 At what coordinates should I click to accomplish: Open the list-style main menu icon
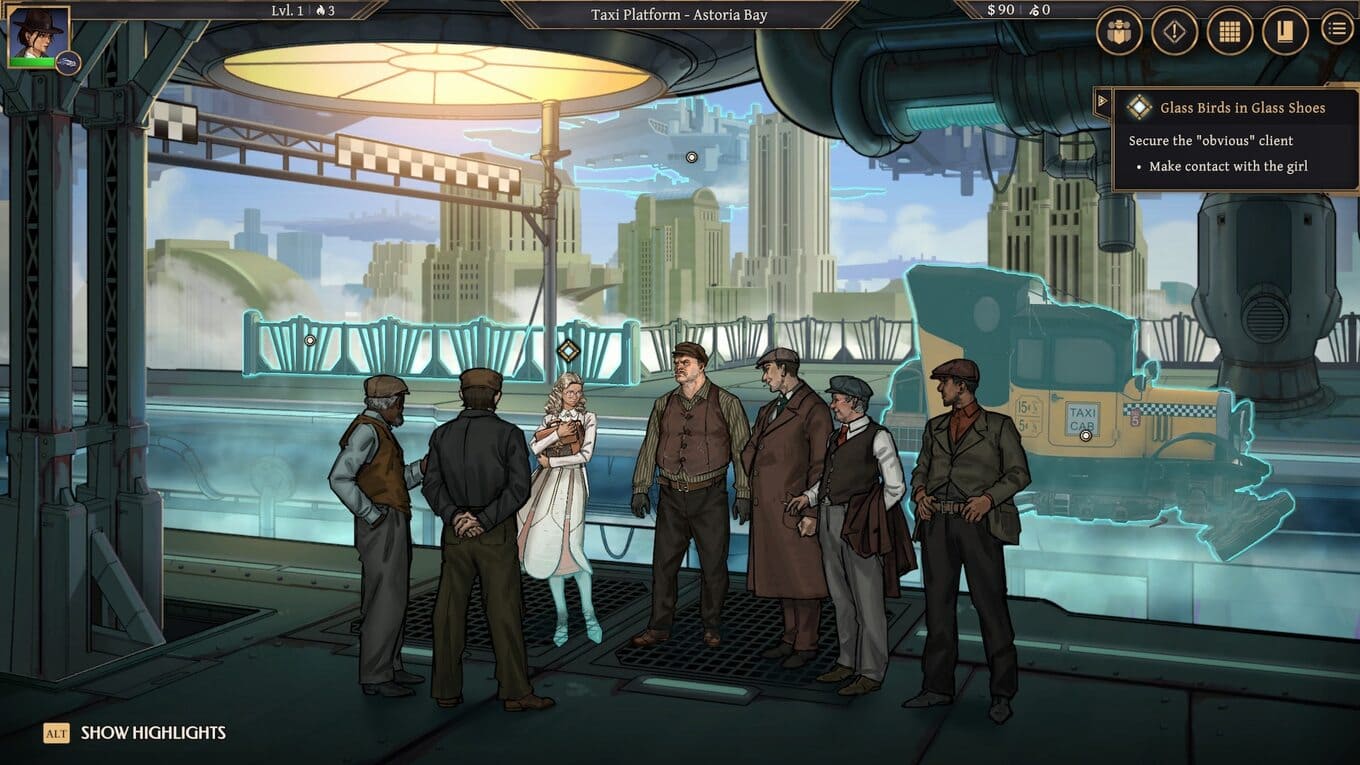(x=1337, y=29)
